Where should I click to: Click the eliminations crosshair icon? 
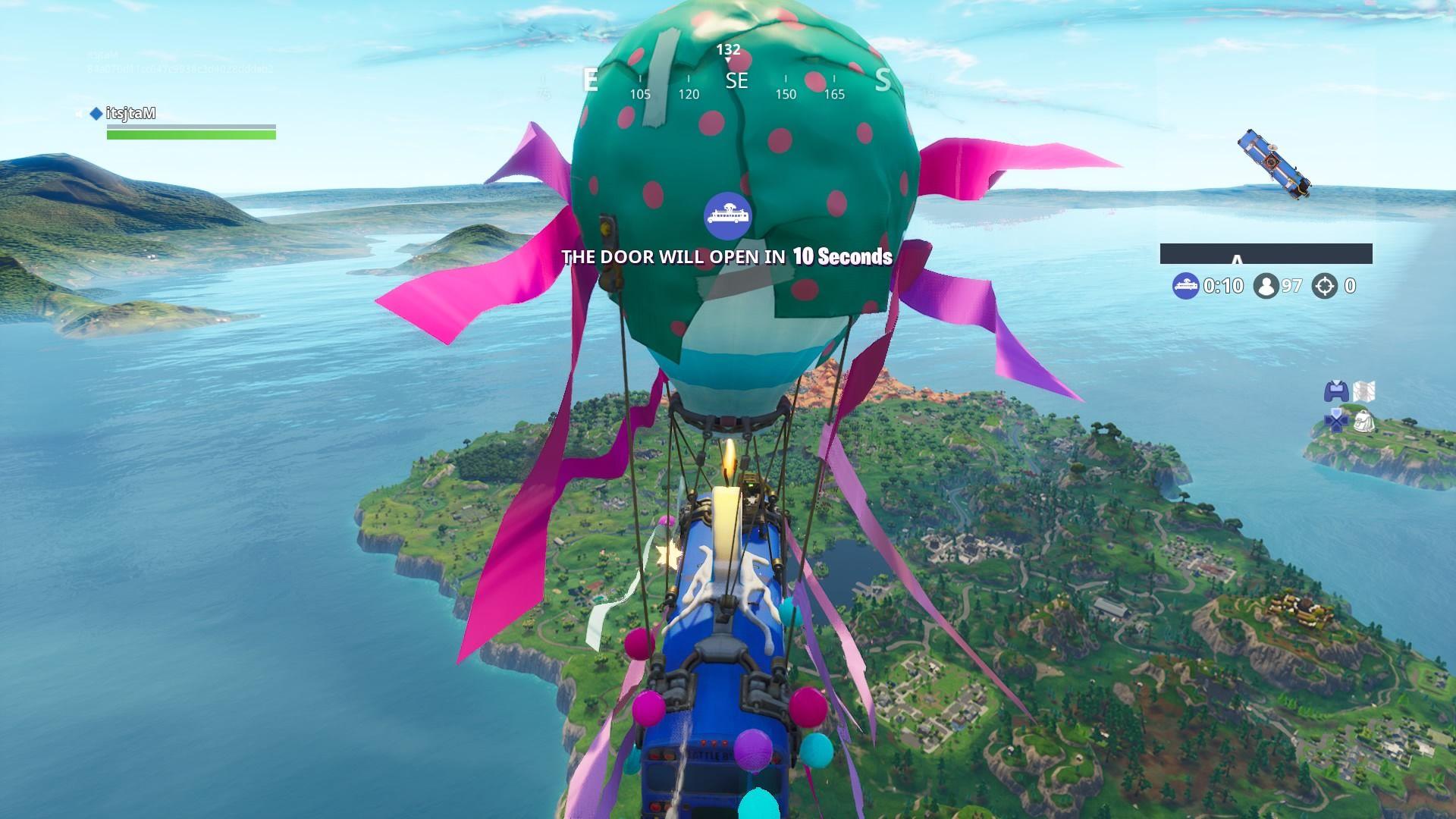(1323, 286)
